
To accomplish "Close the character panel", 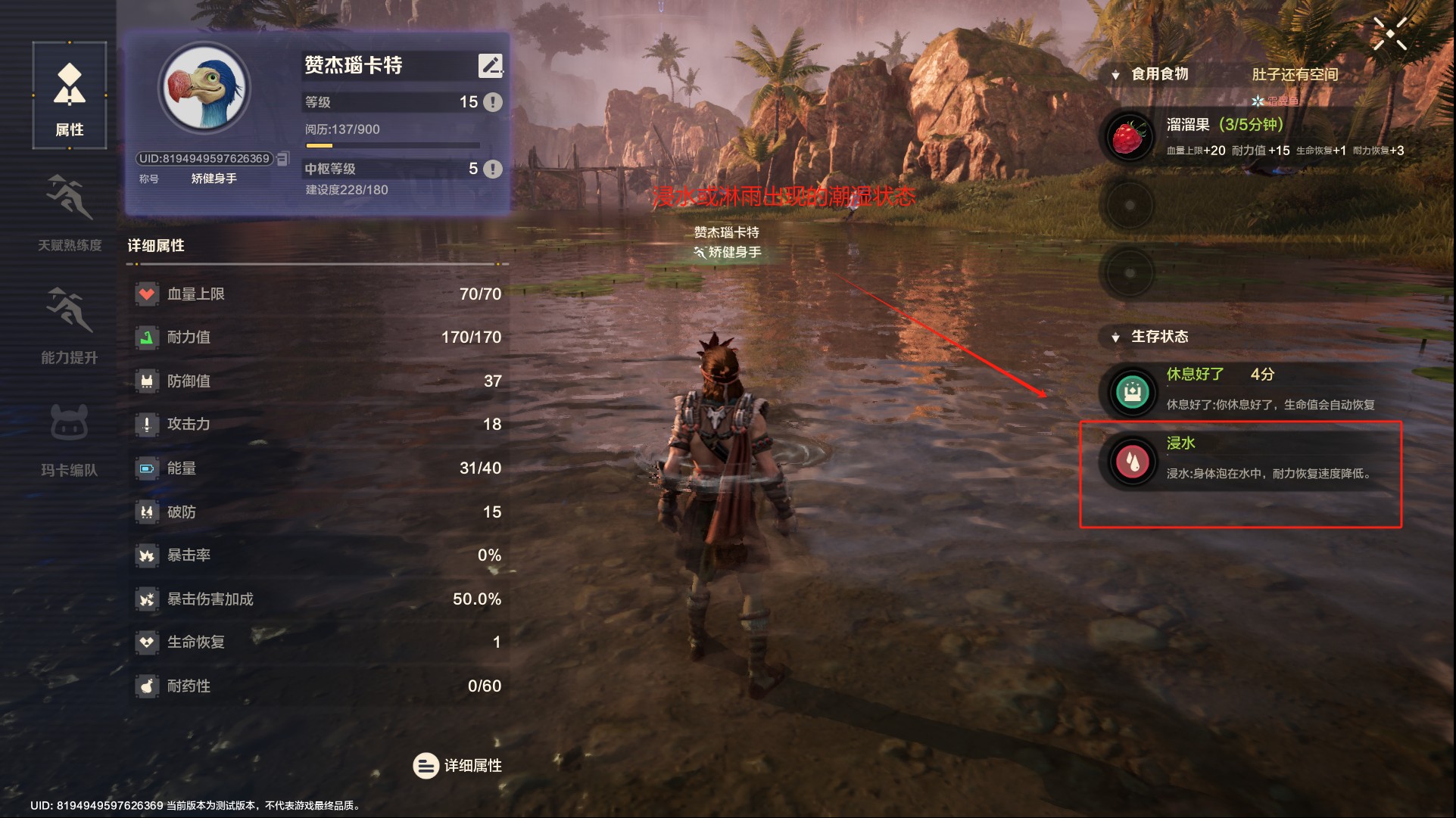I will [1389, 34].
